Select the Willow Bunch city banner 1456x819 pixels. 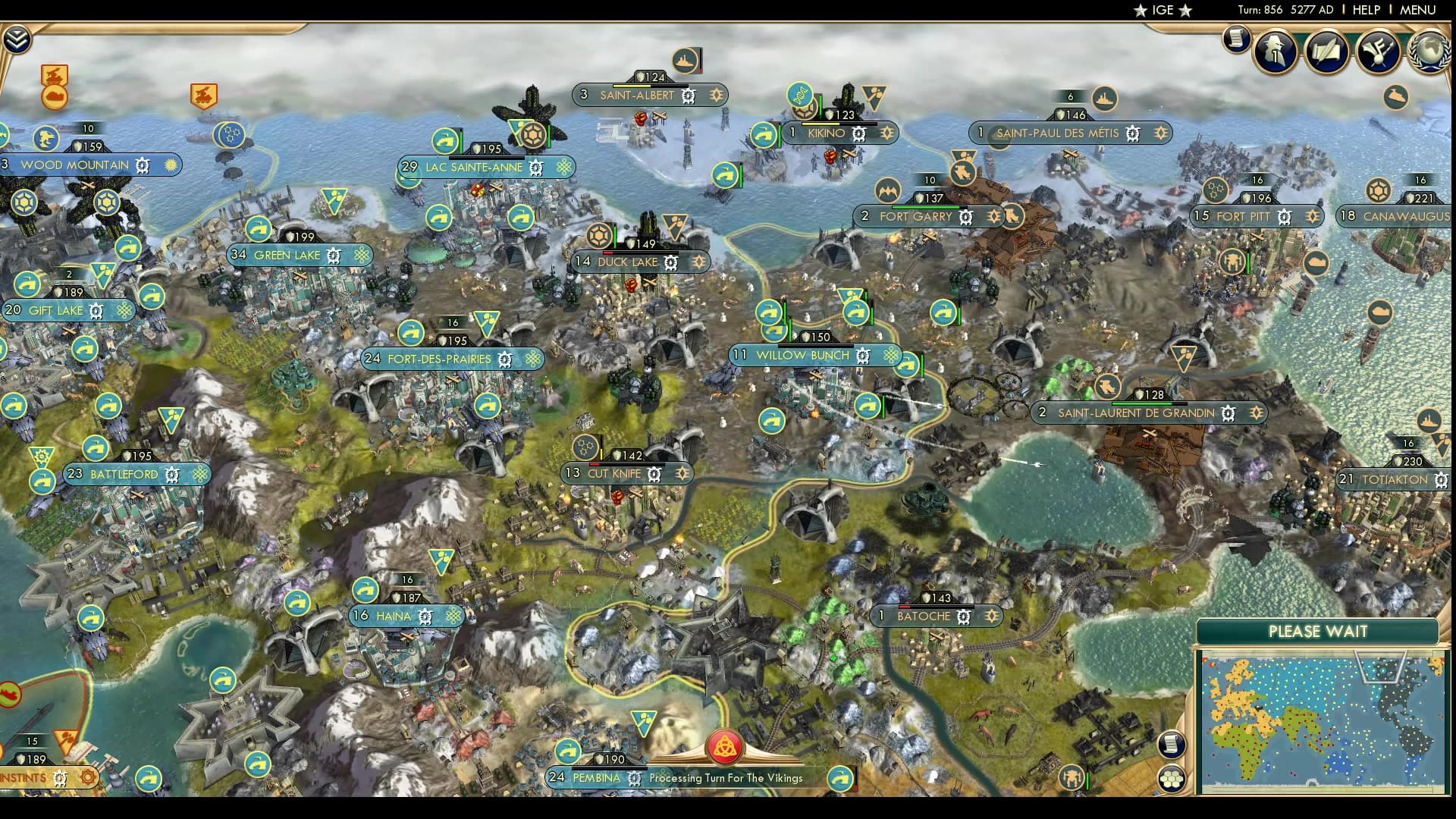click(803, 356)
